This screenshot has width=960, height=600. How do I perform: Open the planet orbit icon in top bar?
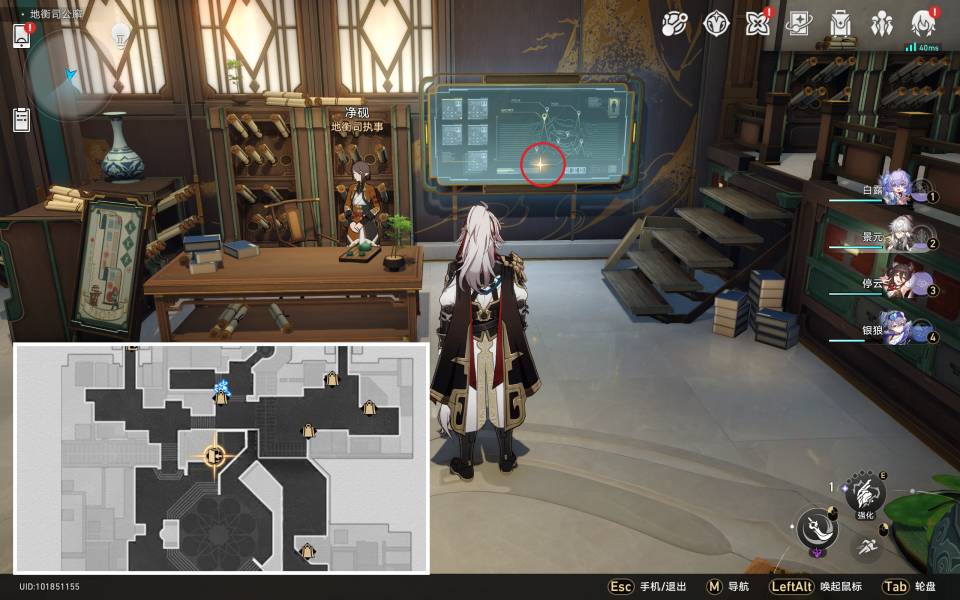[675, 23]
